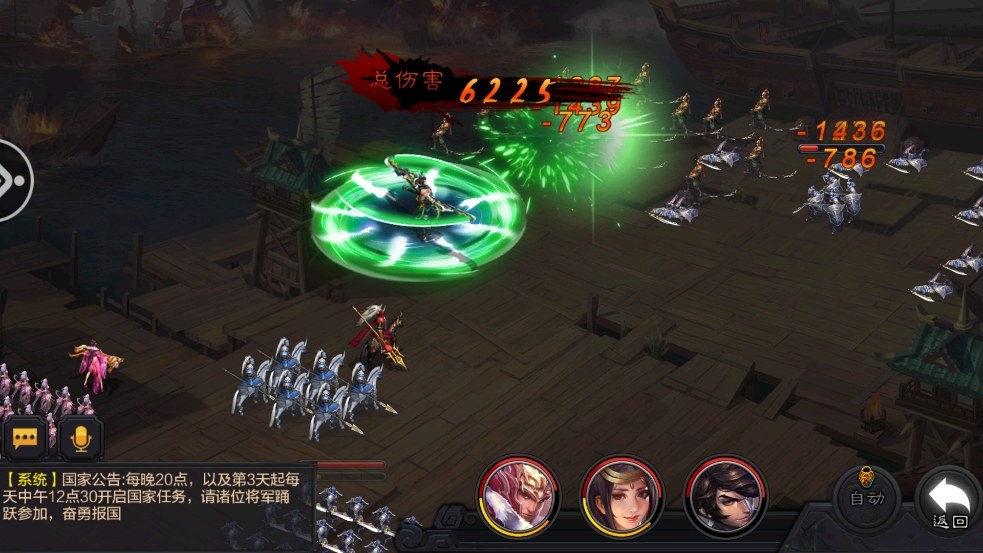Open the chat speech-bubble button
This screenshot has height=553, width=983.
[25, 438]
